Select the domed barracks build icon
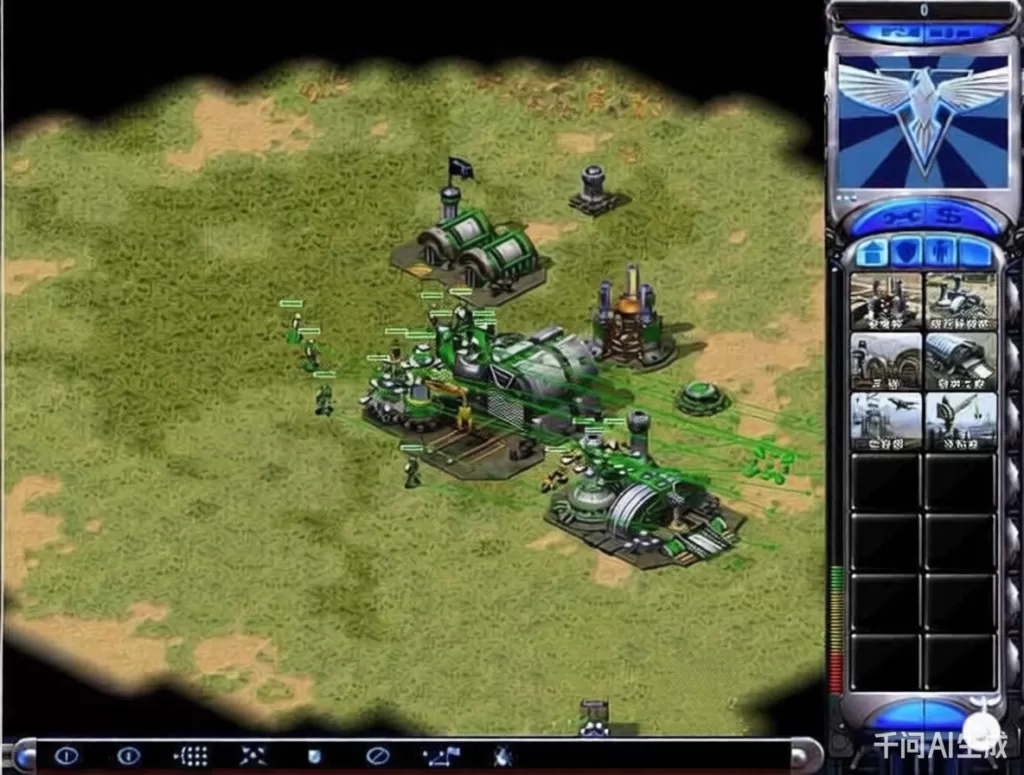Viewport: 1024px width, 775px height. point(886,361)
